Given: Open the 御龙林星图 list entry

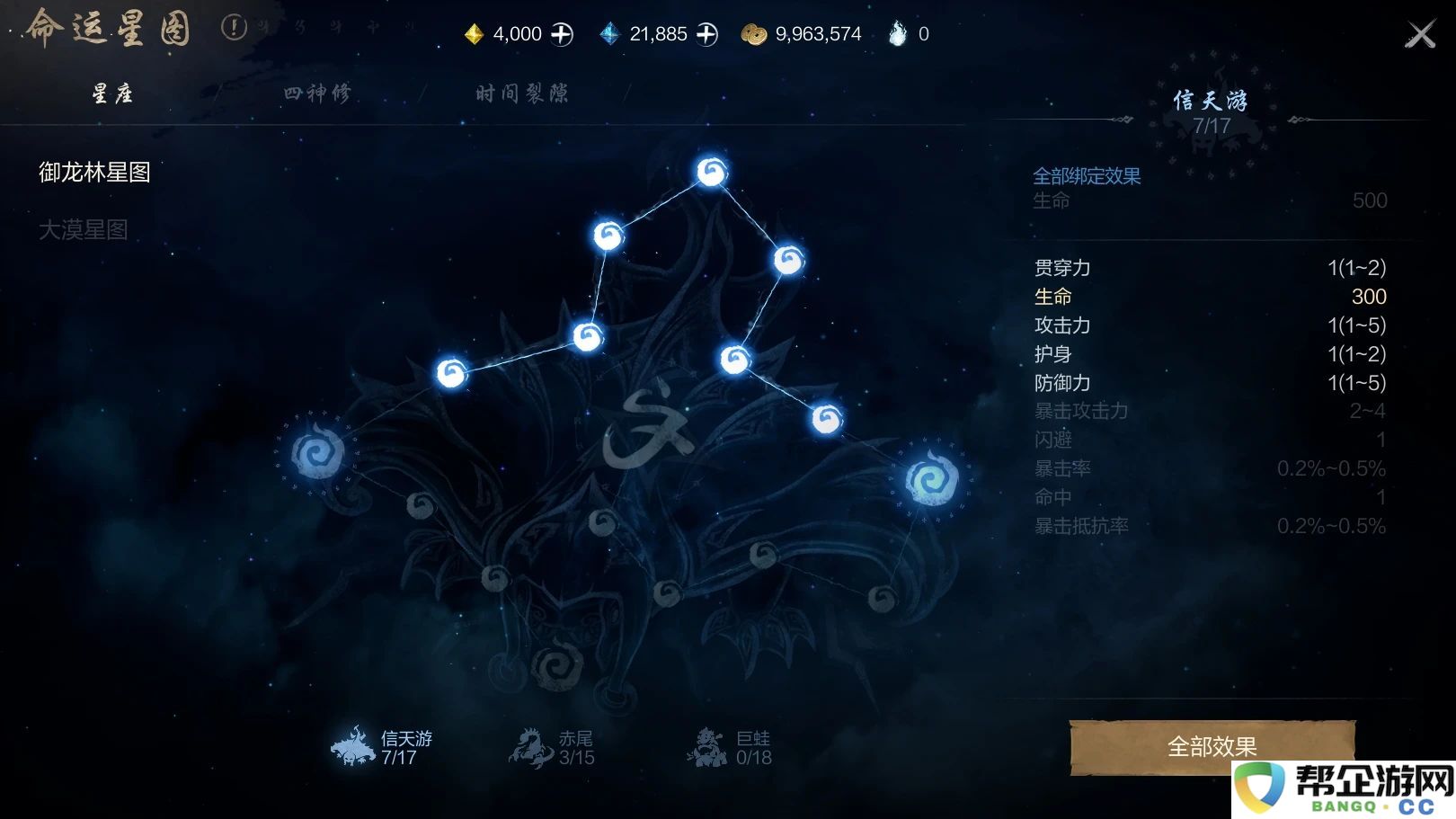Looking at the screenshot, I should (93, 173).
